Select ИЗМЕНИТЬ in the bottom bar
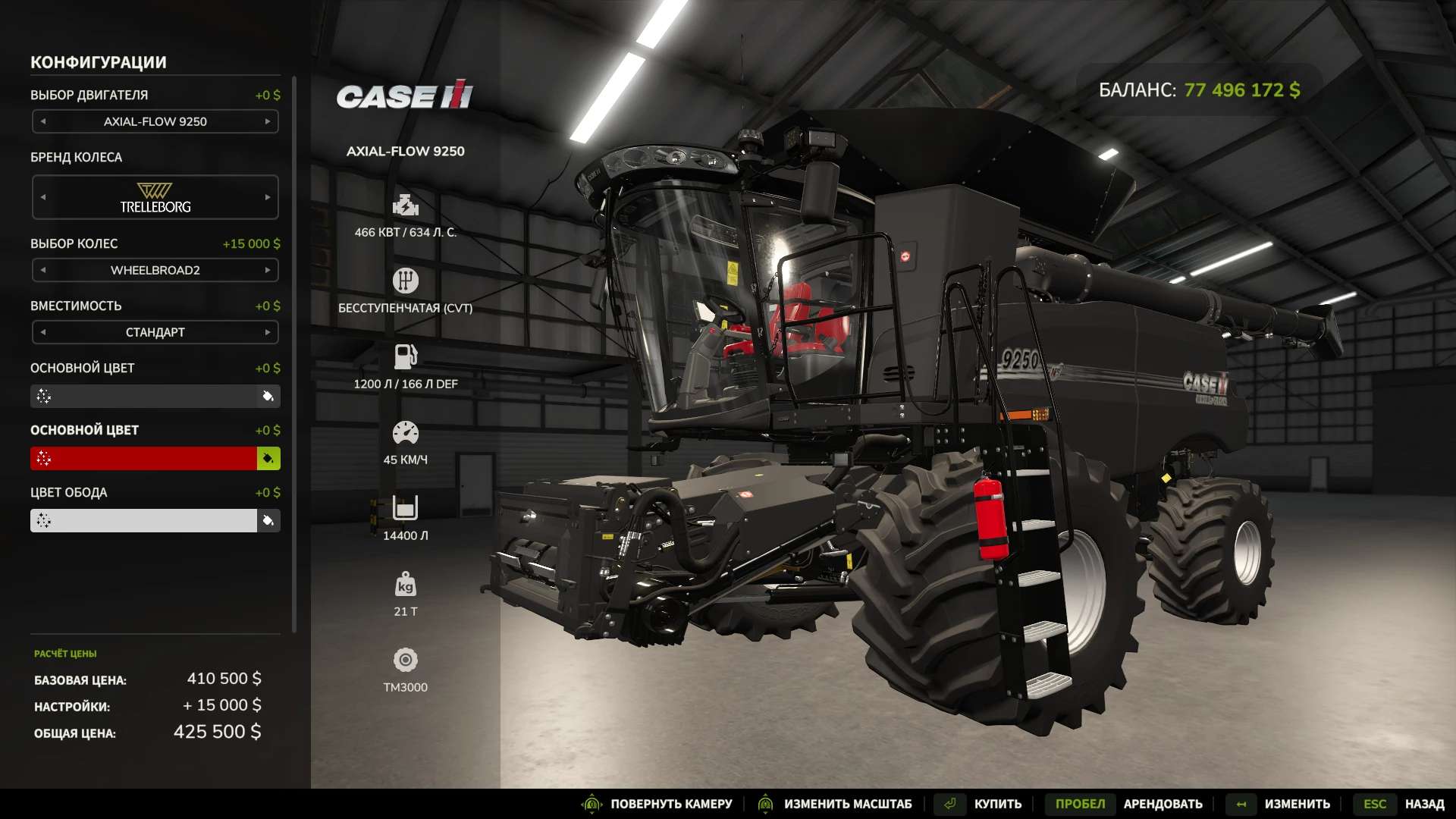 1298,804
